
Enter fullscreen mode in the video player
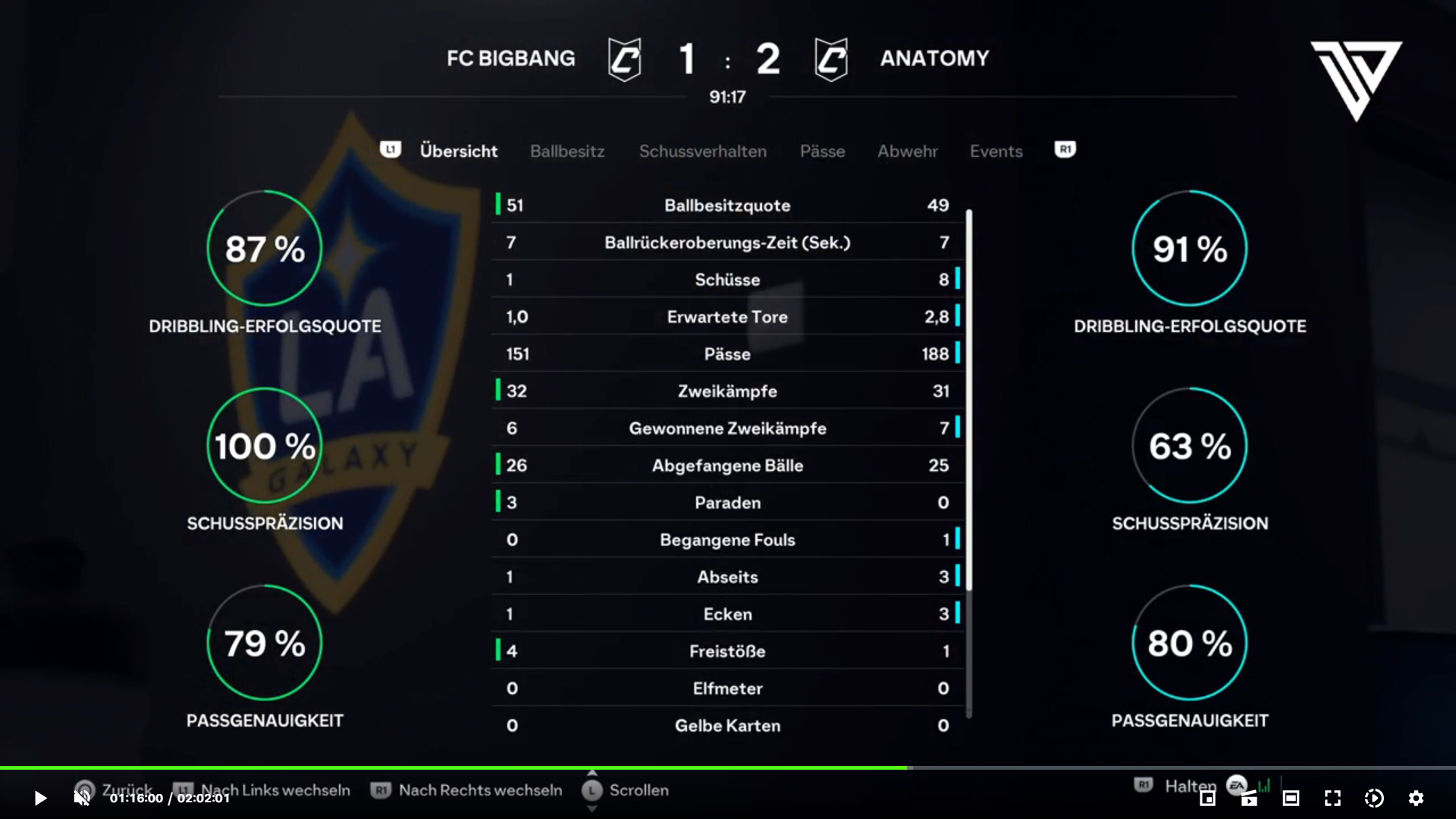pyautogui.click(x=1332, y=798)
